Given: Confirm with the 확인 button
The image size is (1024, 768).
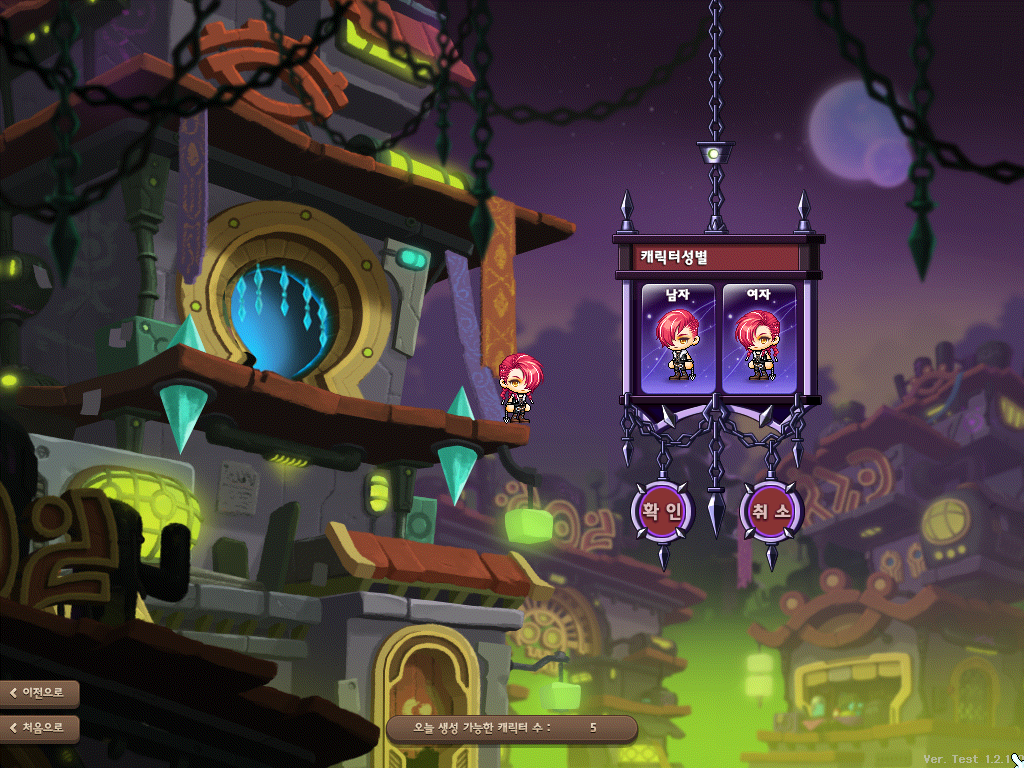Looking at the screenshot, I should click(661, 511).
